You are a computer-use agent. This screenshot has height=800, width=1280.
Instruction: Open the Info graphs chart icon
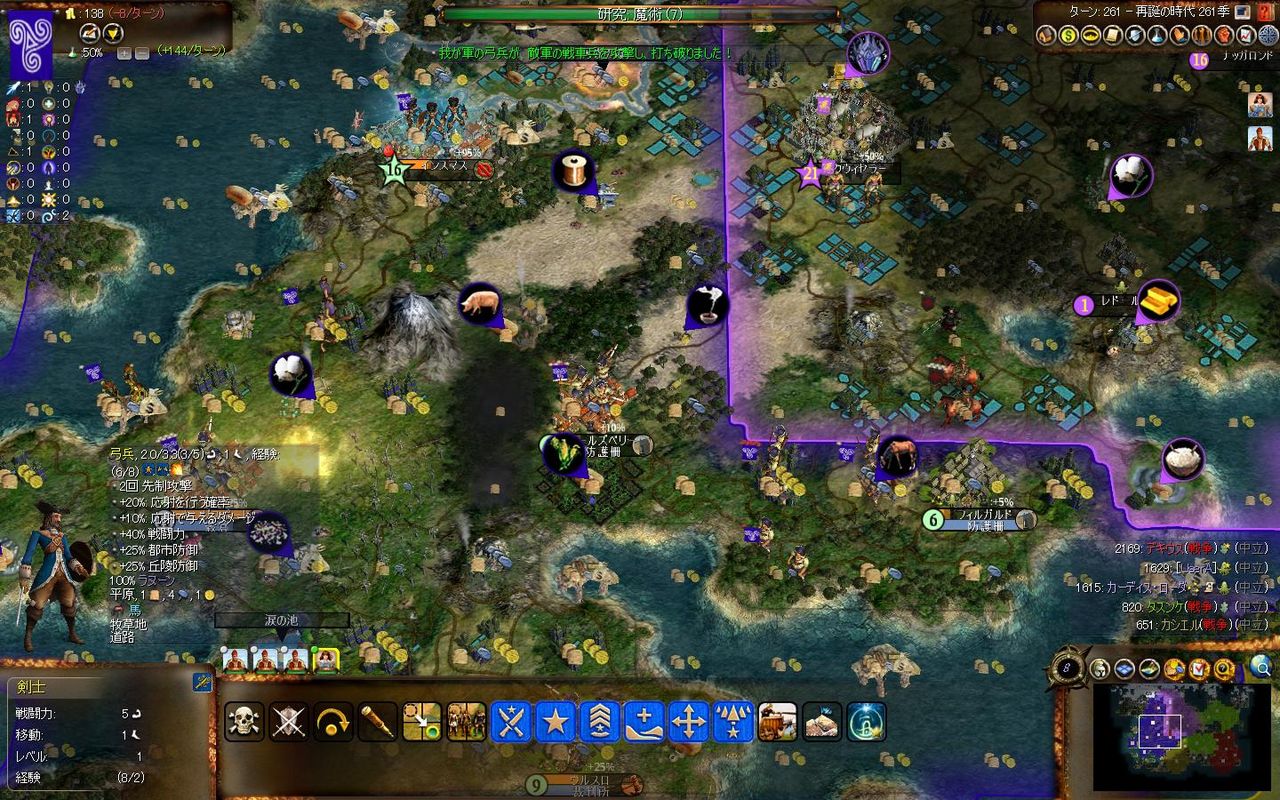point(1244,36)
